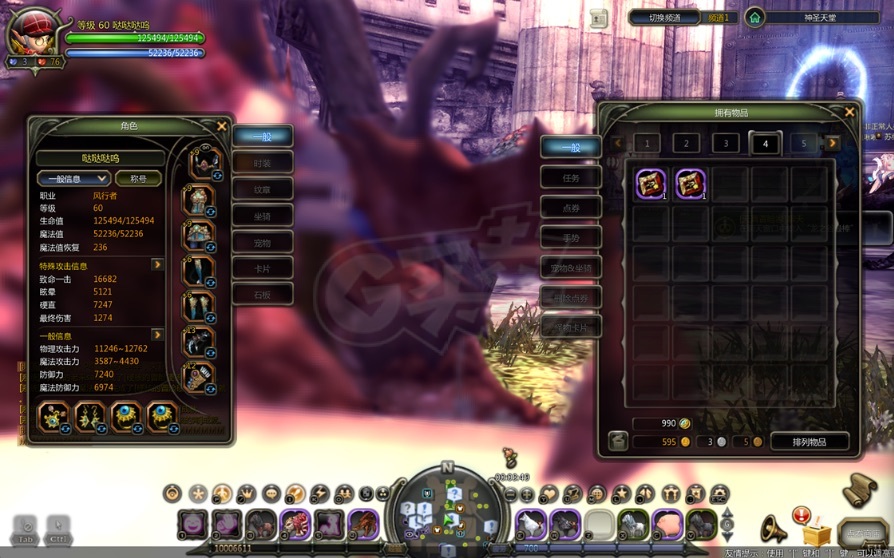Open the 宠物 pet tab
The image size is (894, 558).
262,242
